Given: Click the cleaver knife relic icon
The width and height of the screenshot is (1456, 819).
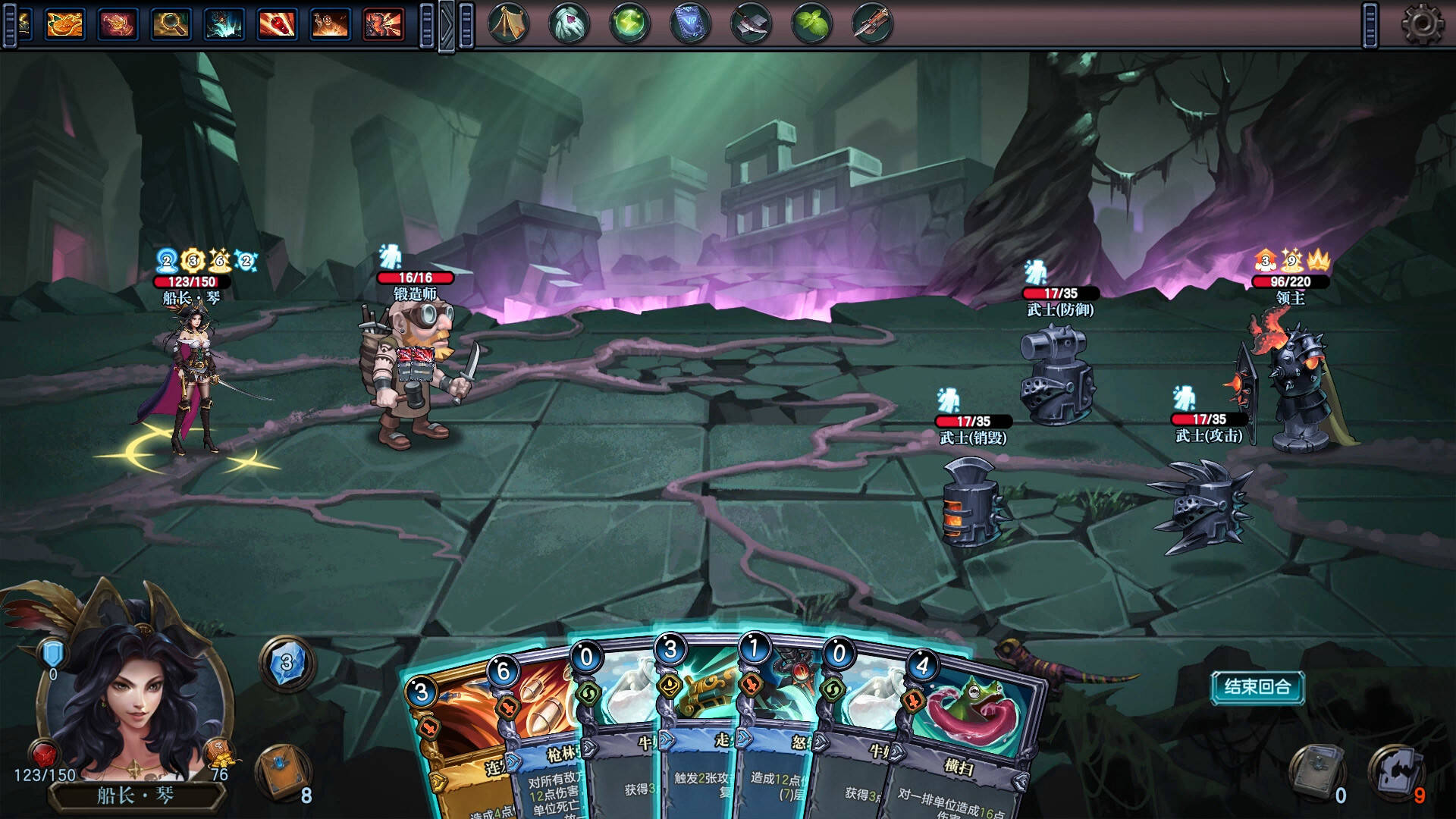Looking at the screenshot, I should [x=751, y=24].
